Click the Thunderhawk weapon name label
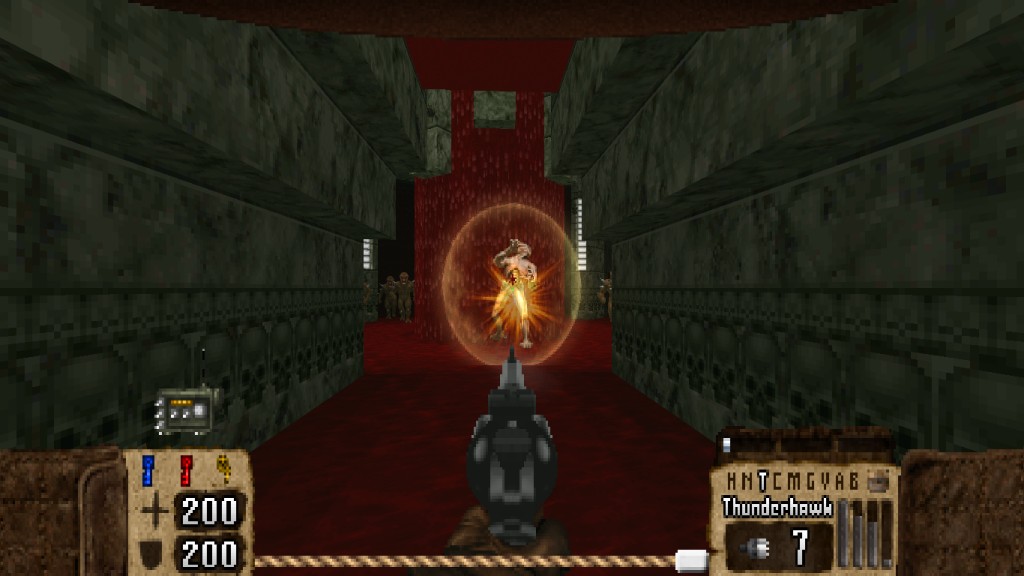 coord(778,507)
